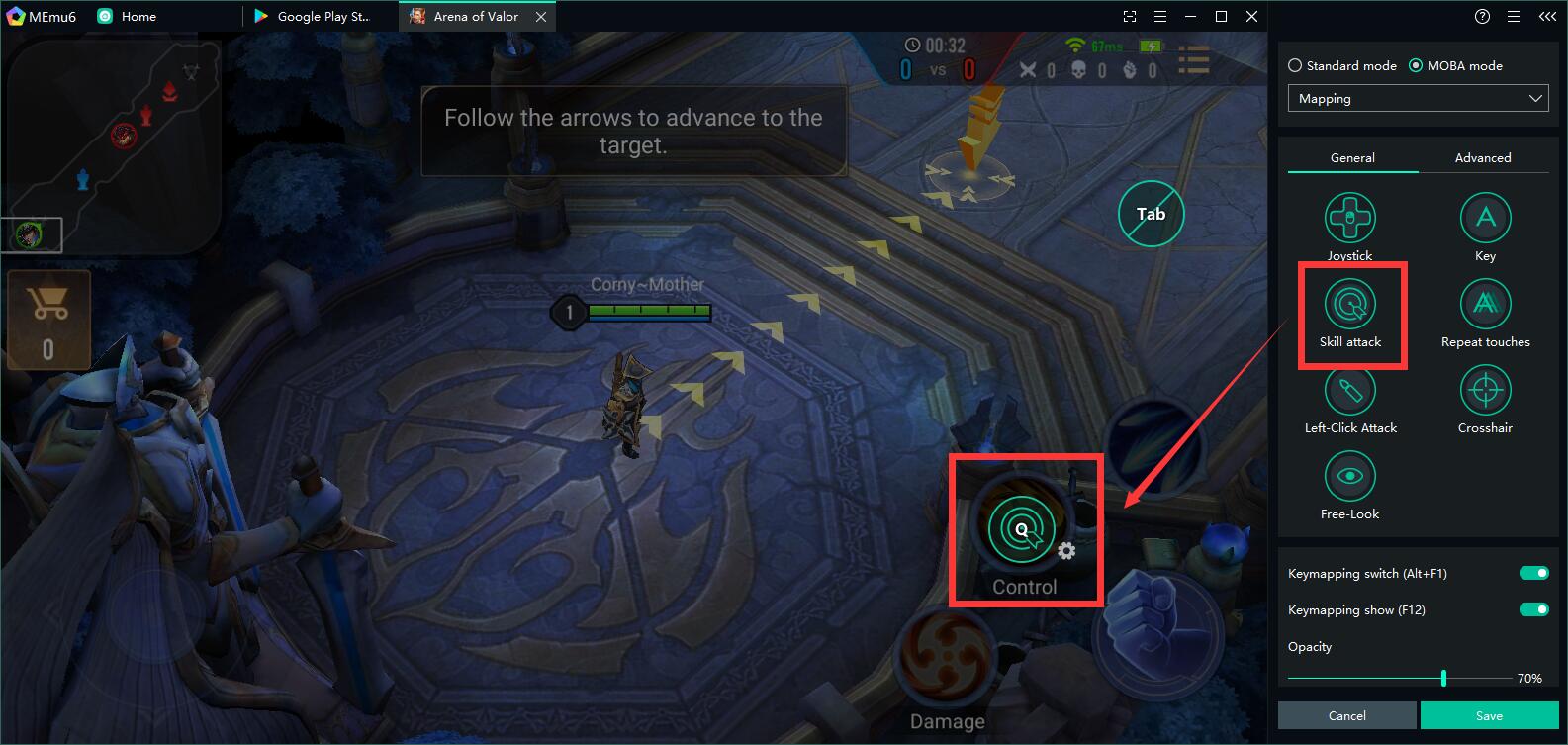Viewport: 1568px width, 745px height.
Task: Choose the Free-Look mapping icon
Action: (x=1349, y=477)
